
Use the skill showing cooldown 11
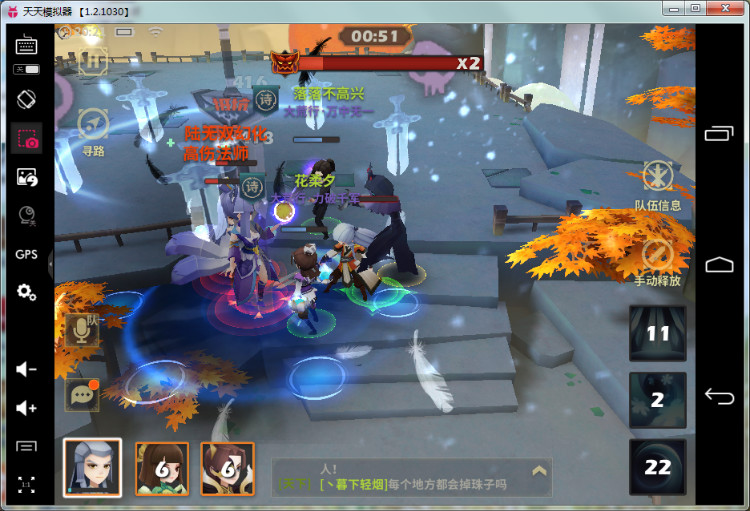click(x=657, y=334)
